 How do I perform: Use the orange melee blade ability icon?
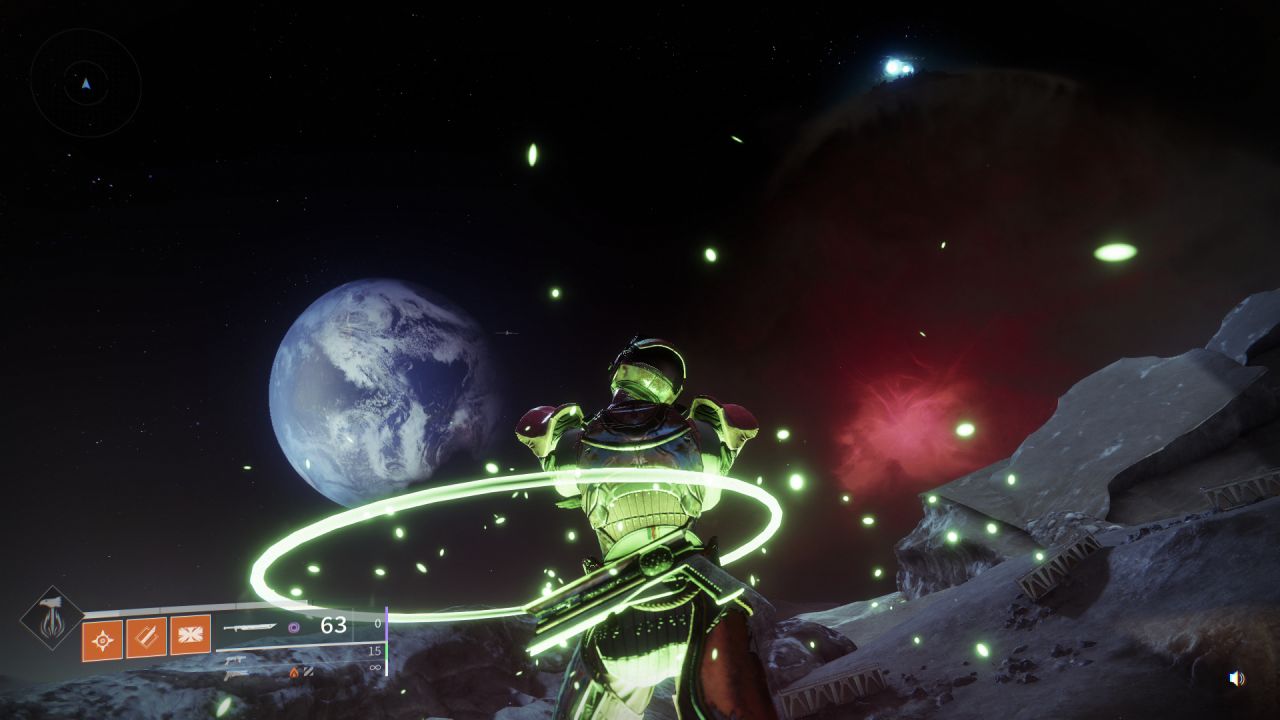(x=146, y=638)
